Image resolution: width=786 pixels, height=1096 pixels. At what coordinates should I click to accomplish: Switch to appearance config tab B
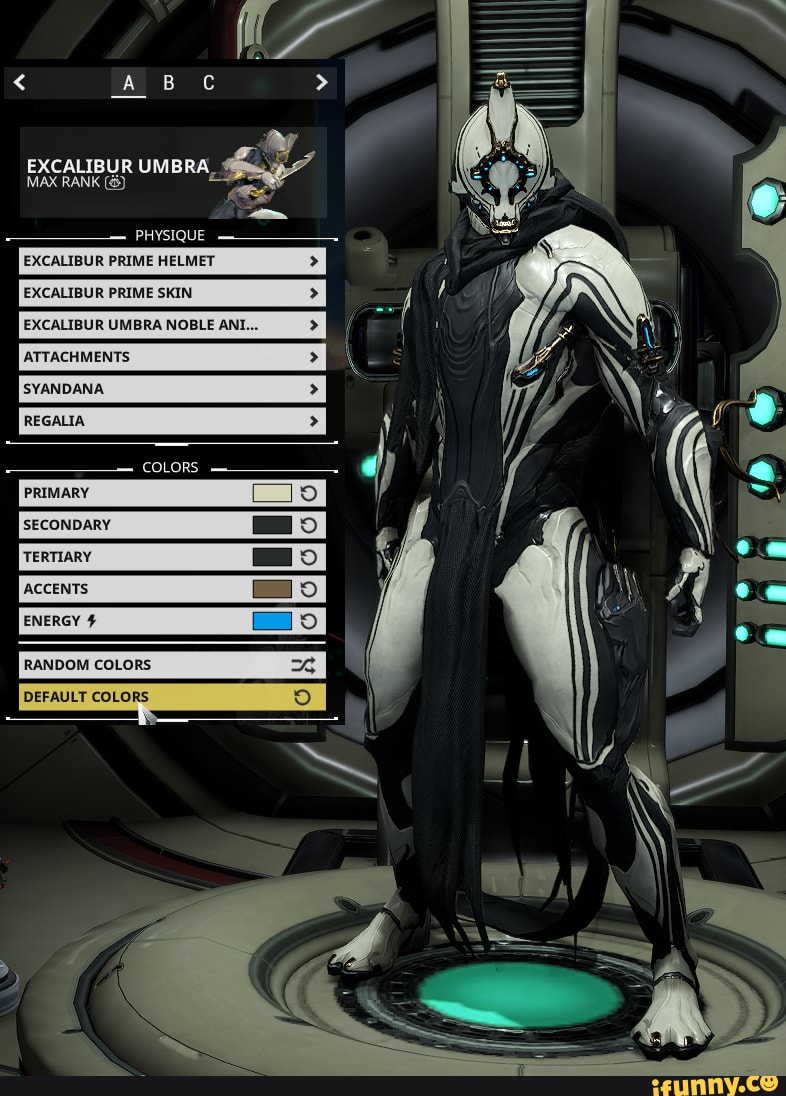[168, 83]
